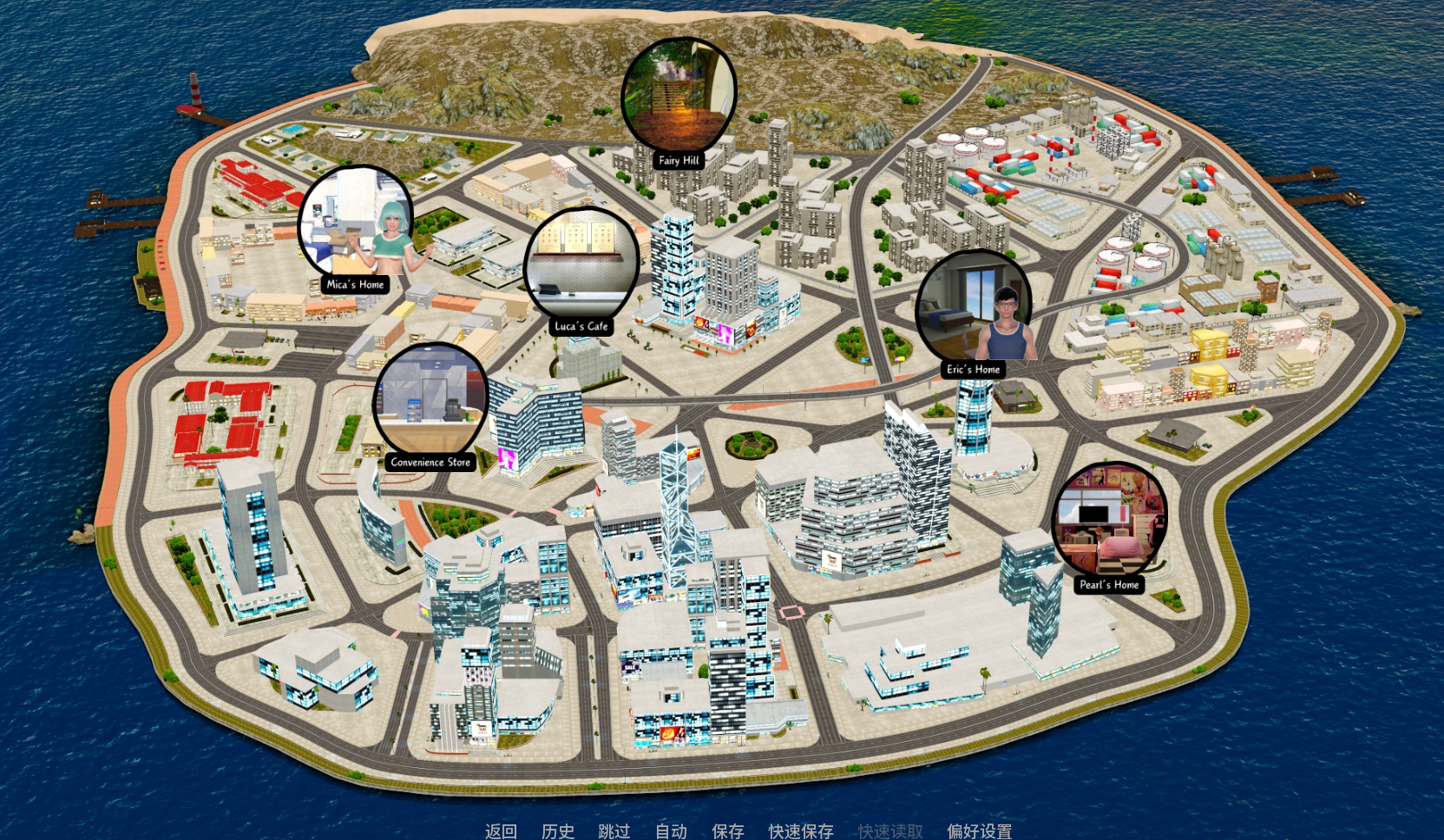Open Eric's Home location

click(974, 307)
